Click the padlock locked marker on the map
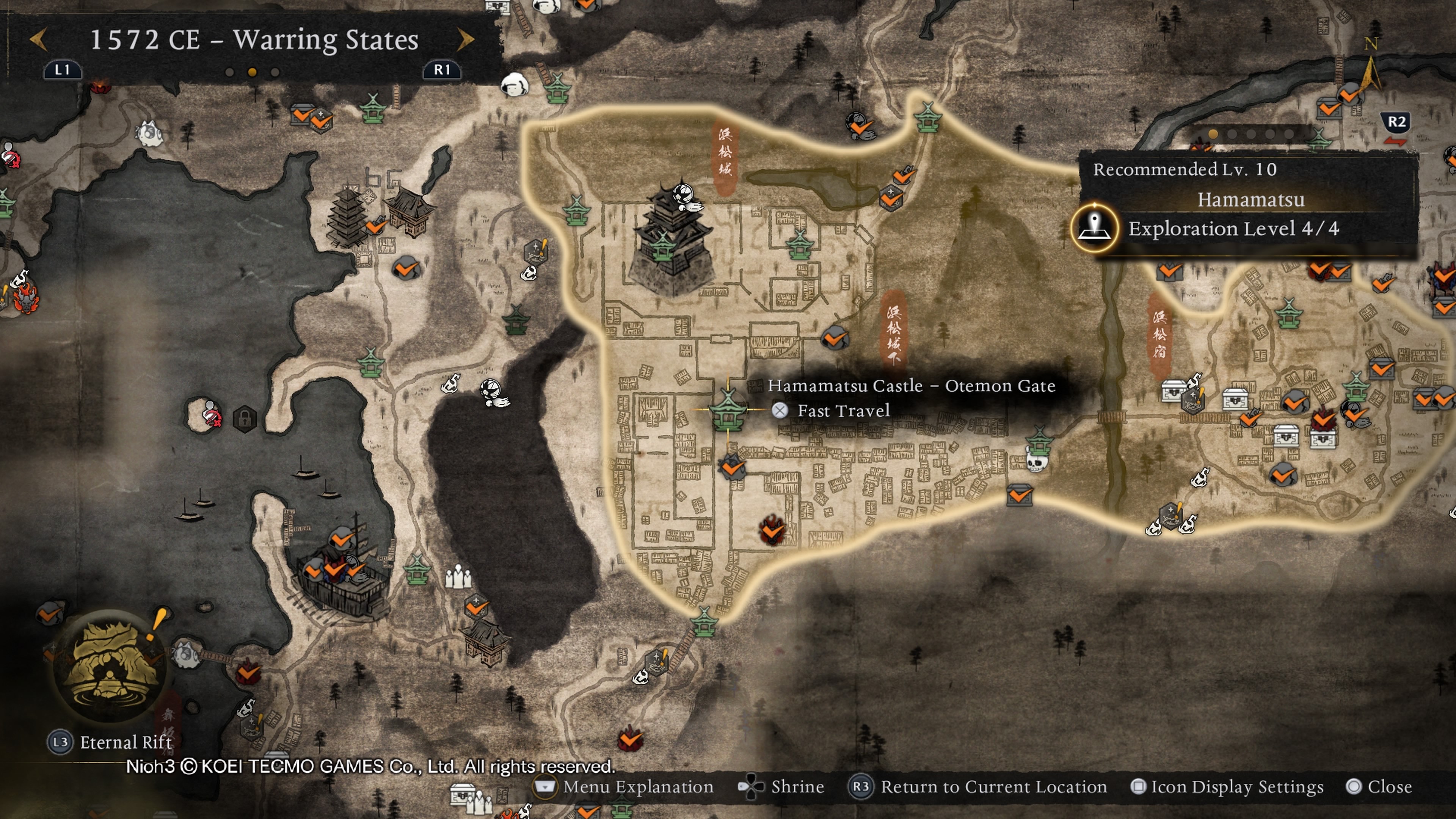This screenshot has width=1456, height=819. tap(245, 419)
